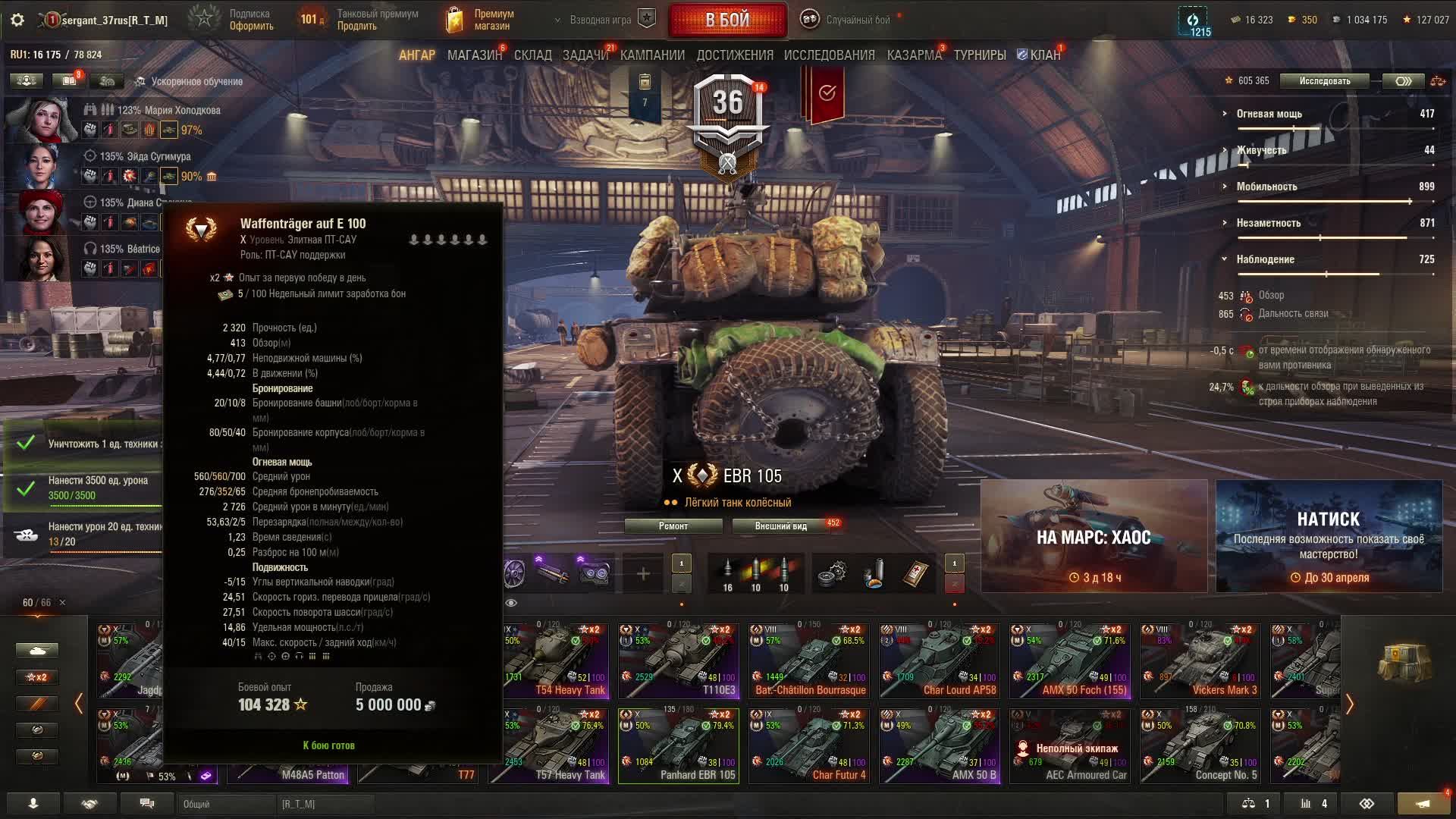Open the КЛАН tab
The width and height of the screenshot is (1456, 819).
tap(1039, 55)
